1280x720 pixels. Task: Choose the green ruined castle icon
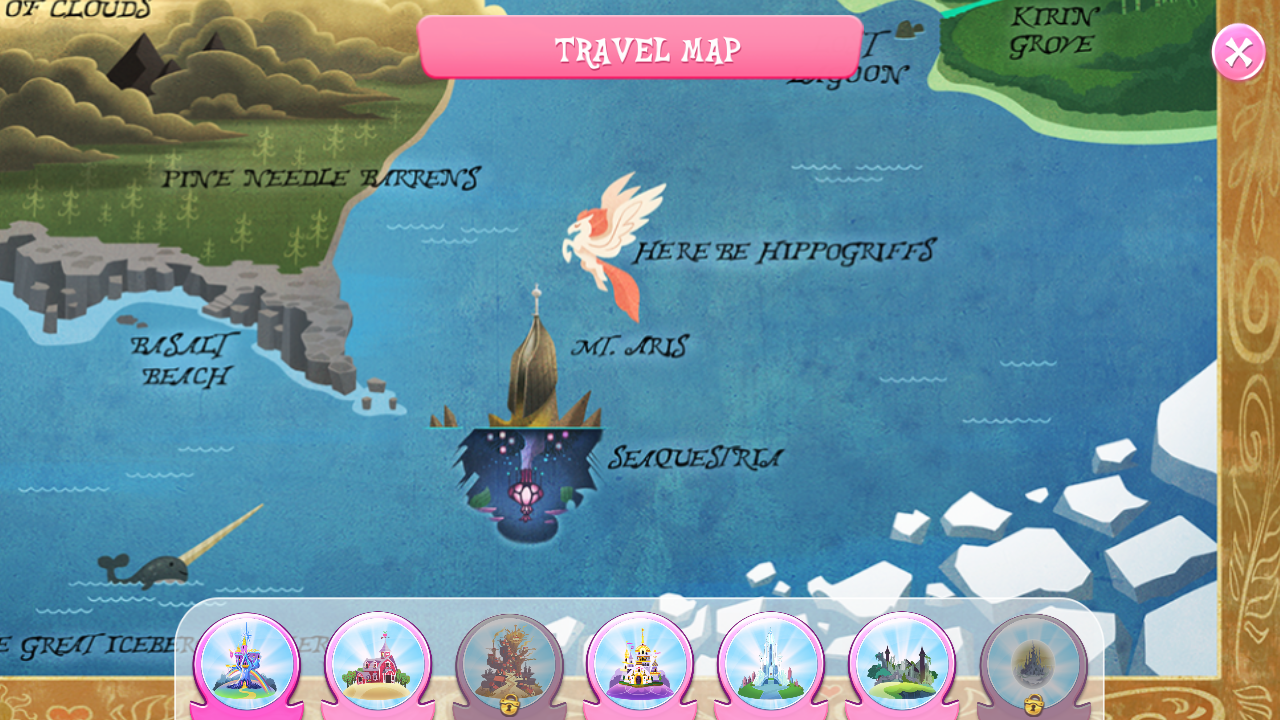click(x=900, y=662)
